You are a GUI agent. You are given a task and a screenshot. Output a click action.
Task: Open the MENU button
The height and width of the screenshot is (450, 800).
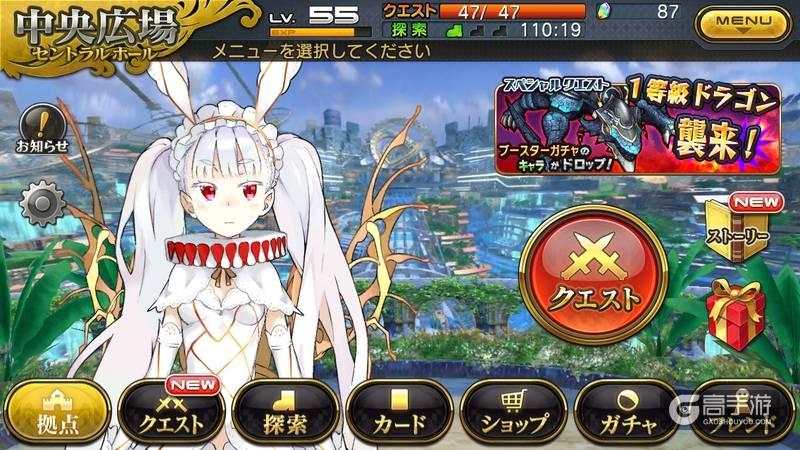745,21
